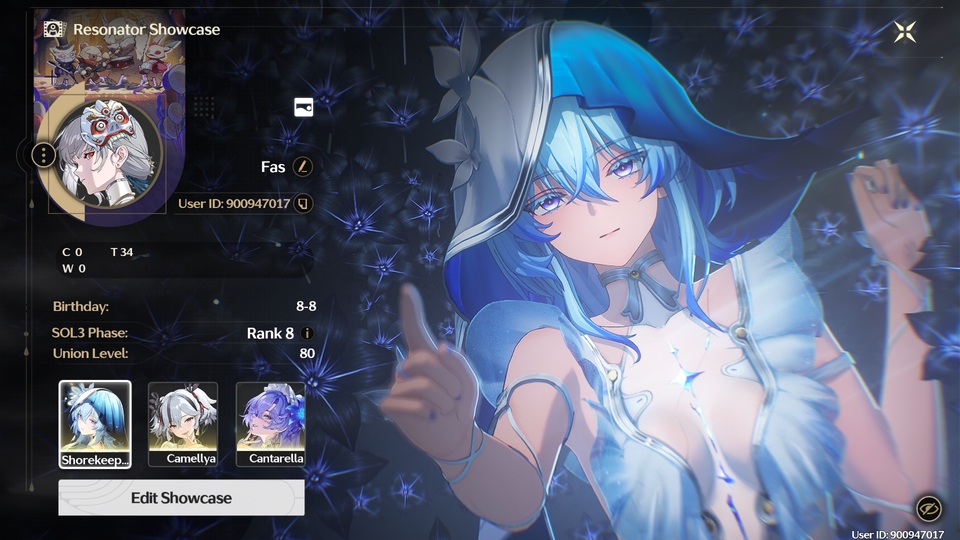Close the Resonator Showcase screen
This screenshot has height=540, width=960.
pyautogui.click(x=905, y=31)
